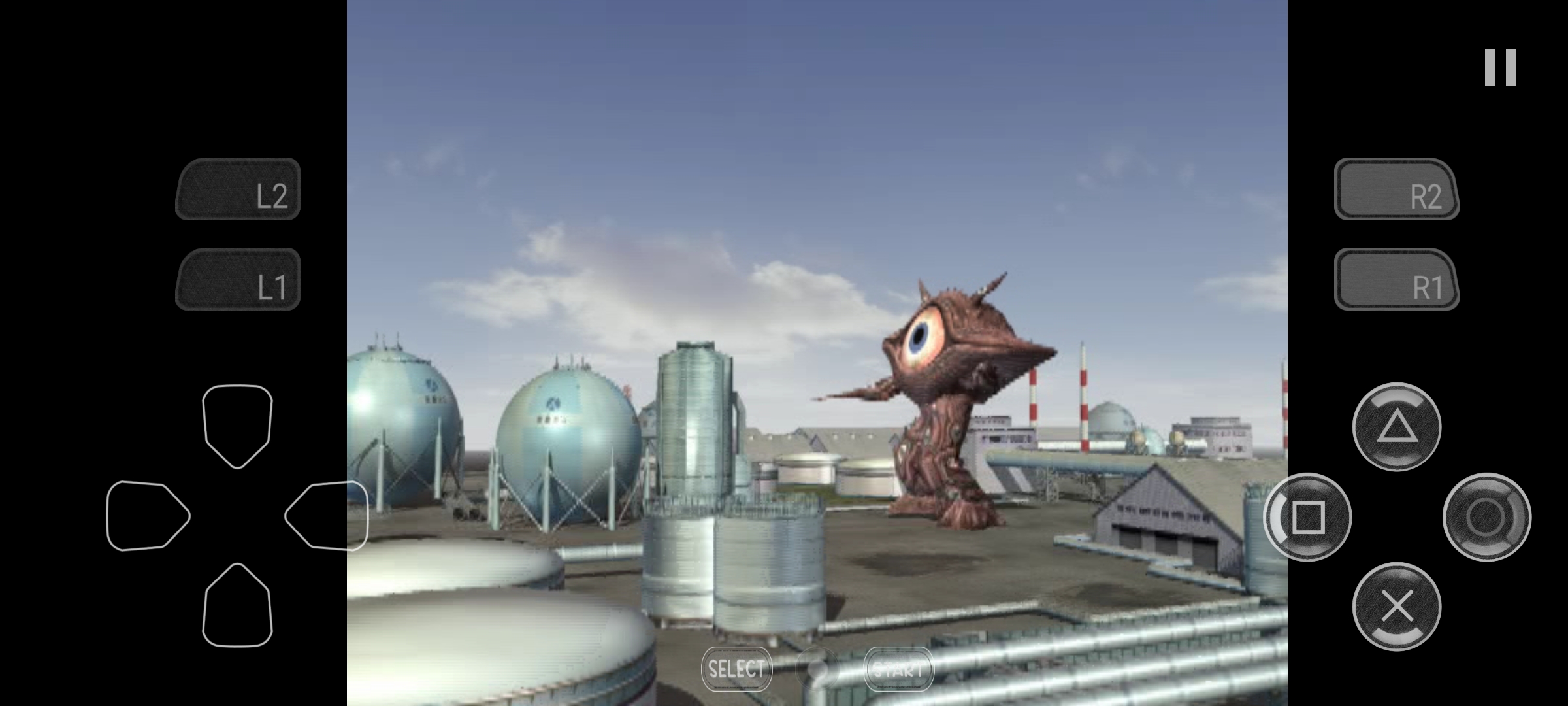Tap the L2 shoulder button
This screenshot has width=1568, height=706.
coord(238,190)
